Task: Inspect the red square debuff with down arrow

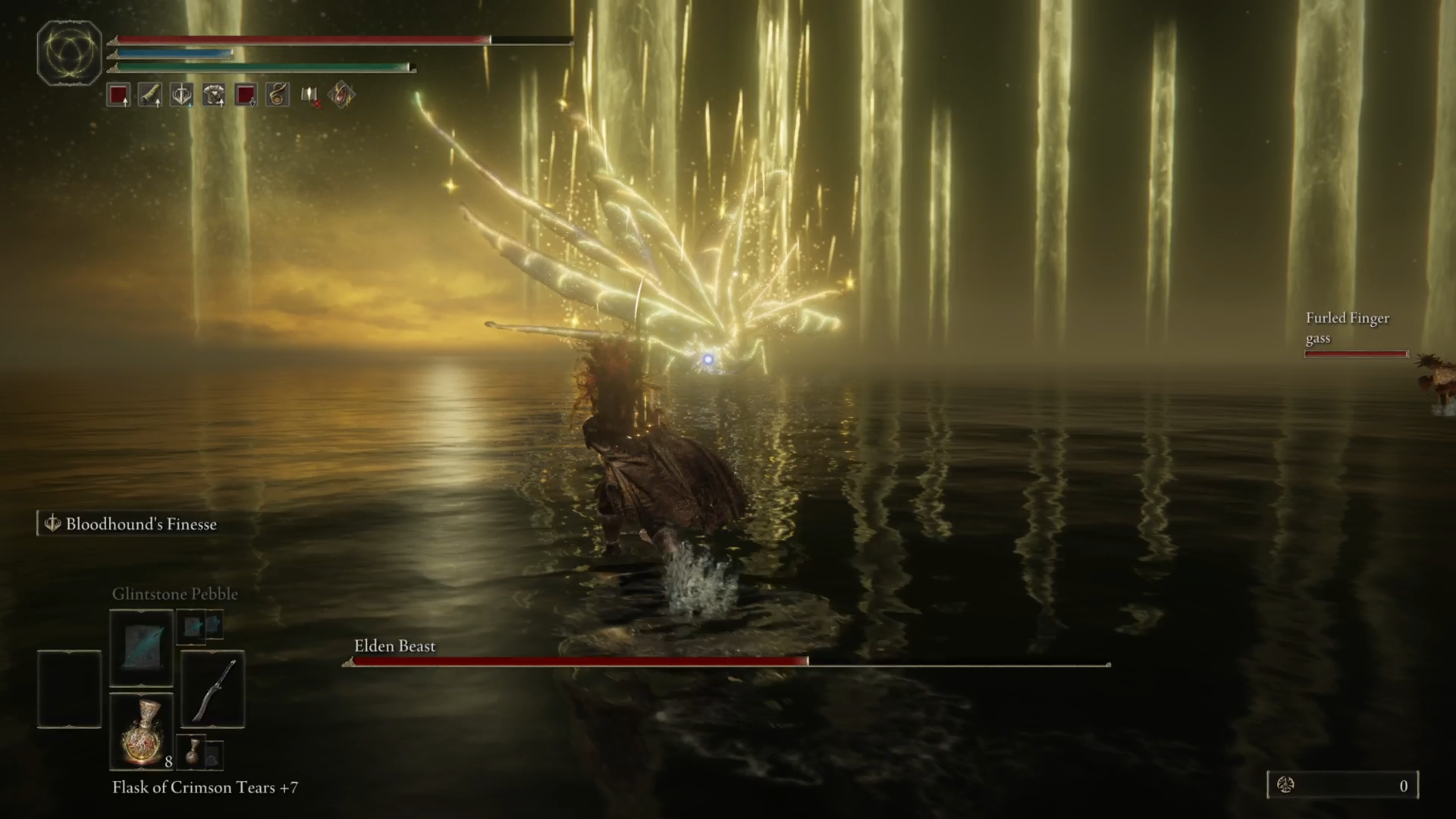Action: point(246,96)
